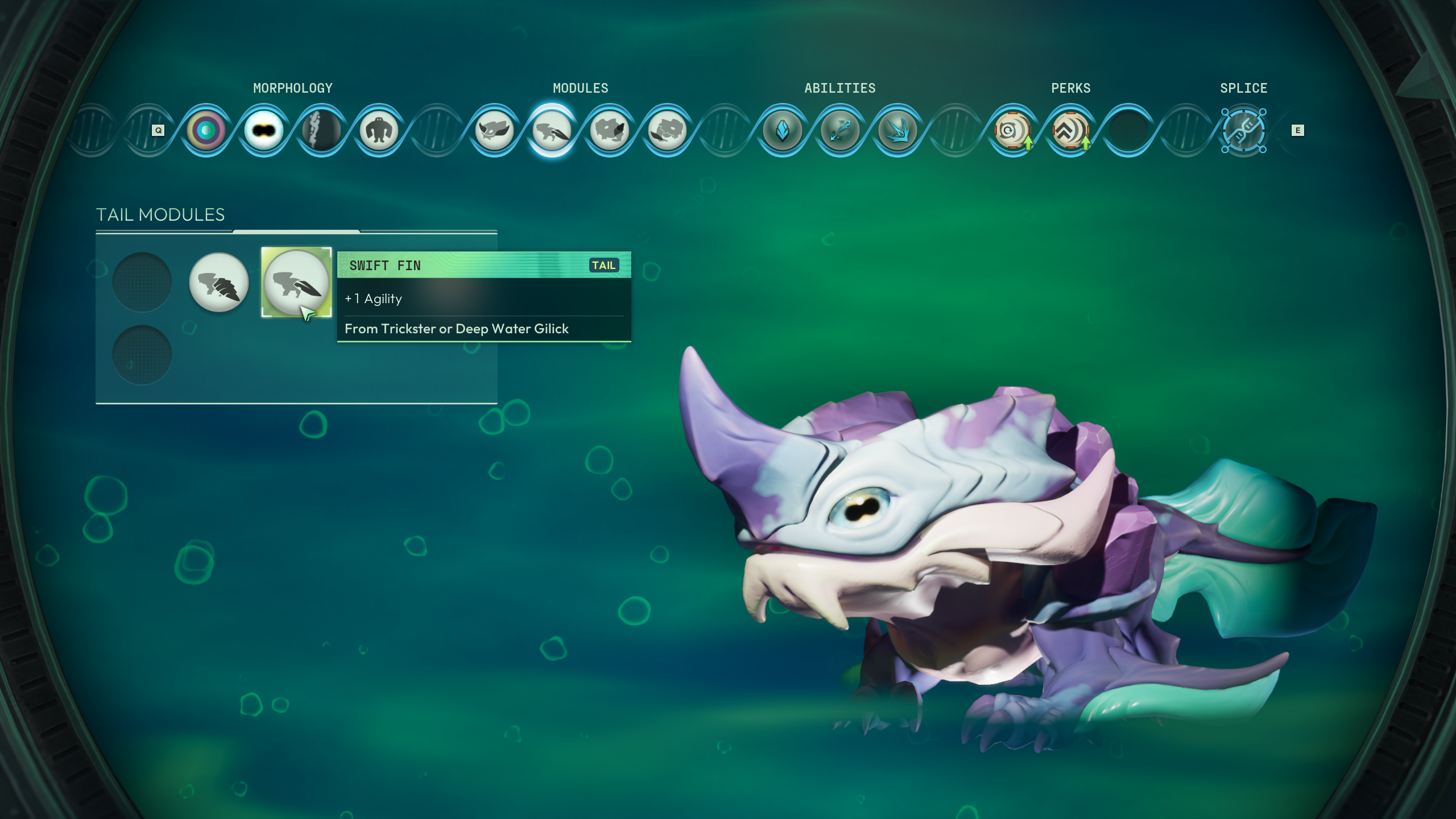Open the dark skin pattern morphology node
Screen dimensions: 1456x819
pyautogui.click(x=321, y=131)
